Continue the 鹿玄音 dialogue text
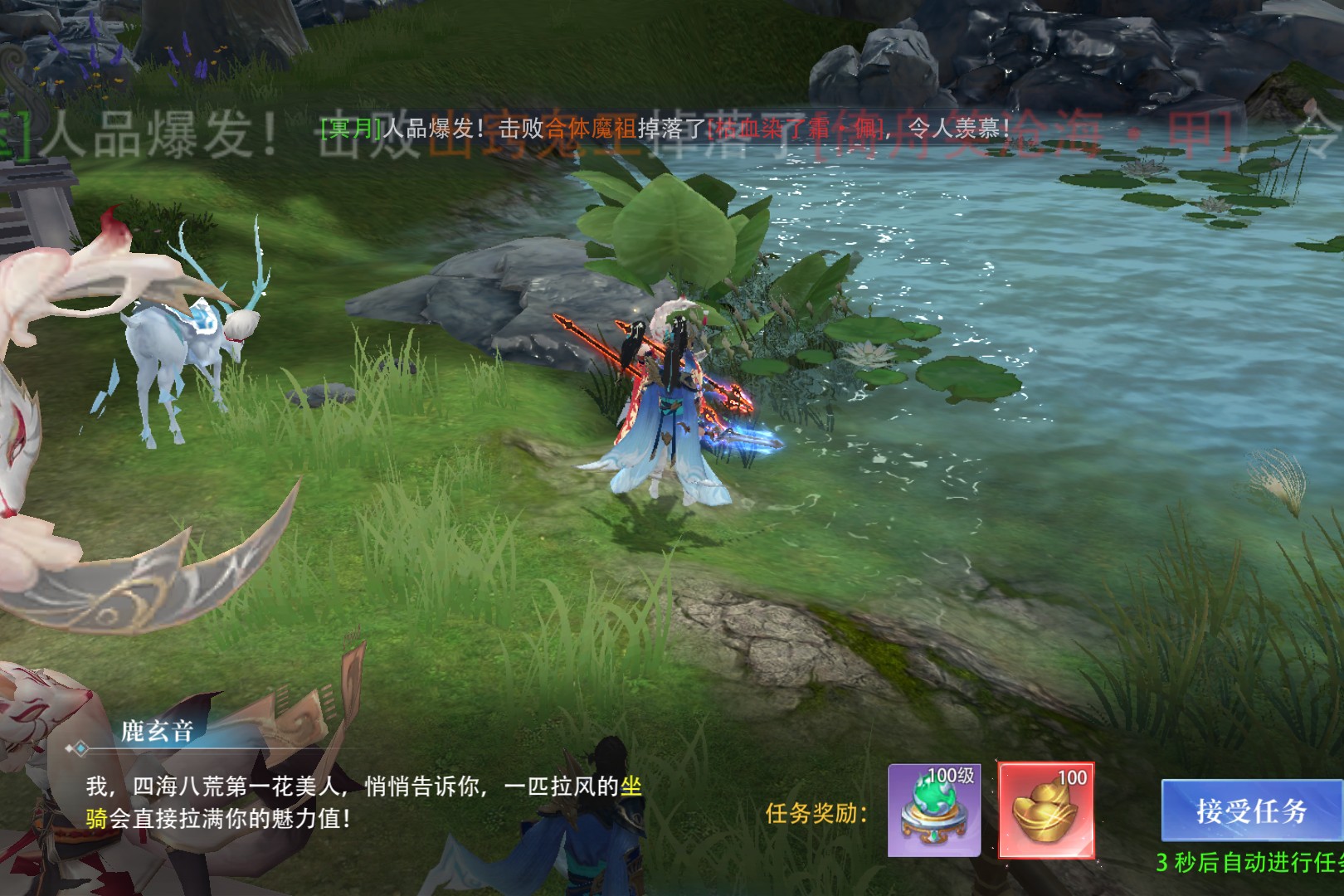 click(363, 801)
